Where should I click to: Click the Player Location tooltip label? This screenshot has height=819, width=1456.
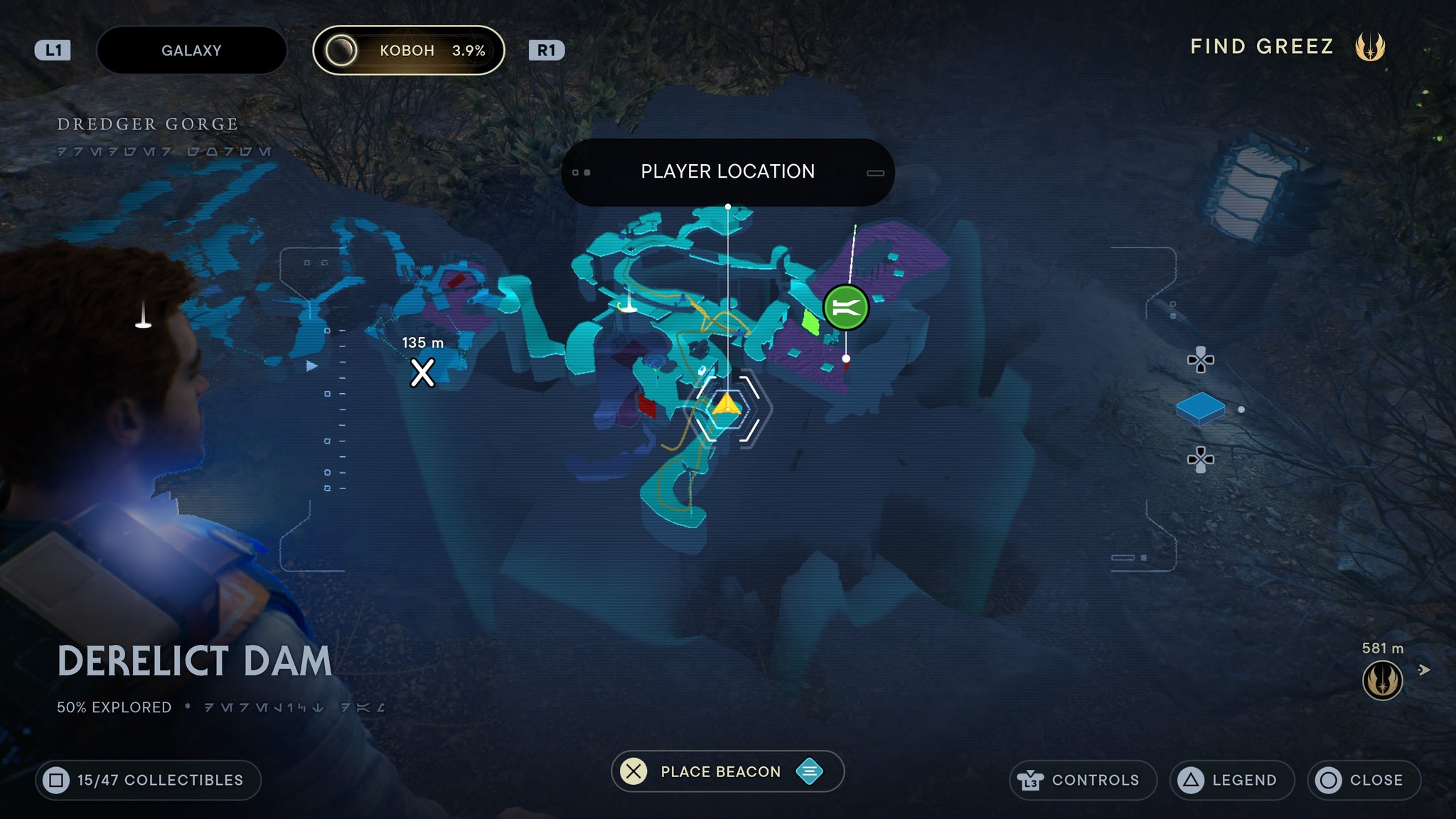tap(727, 172)
